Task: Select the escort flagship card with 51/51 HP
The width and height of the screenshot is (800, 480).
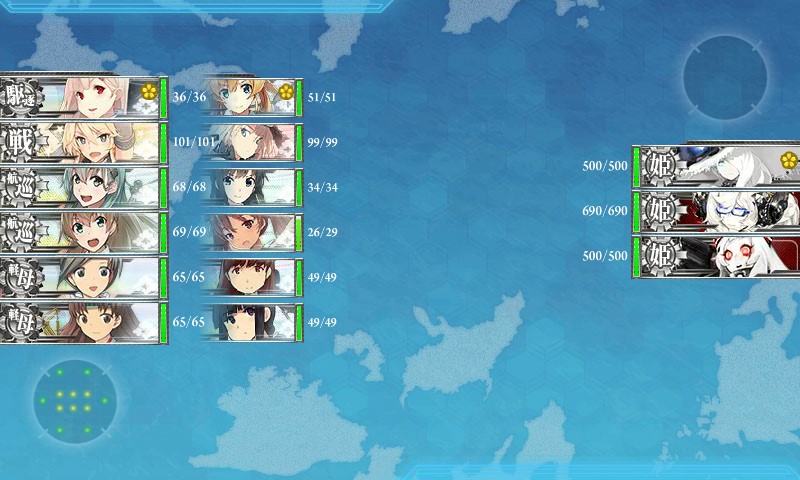Action: click(252, 97)
